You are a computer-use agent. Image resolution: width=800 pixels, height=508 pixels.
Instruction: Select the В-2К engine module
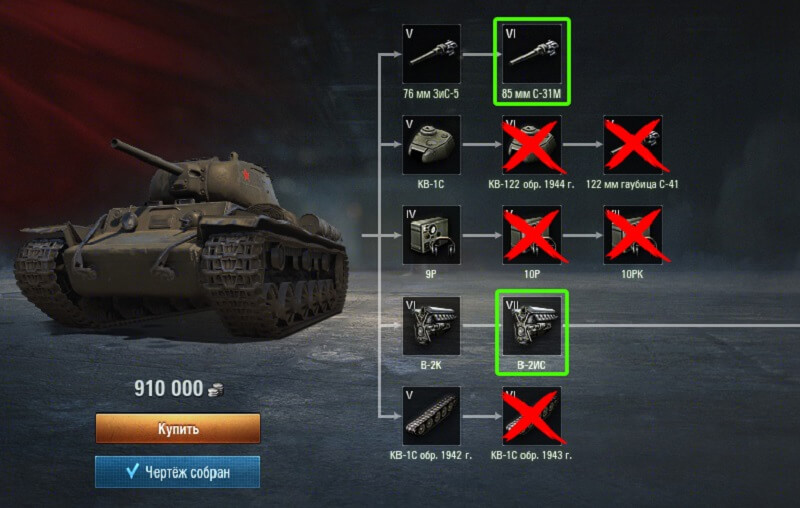click(431, 326)
